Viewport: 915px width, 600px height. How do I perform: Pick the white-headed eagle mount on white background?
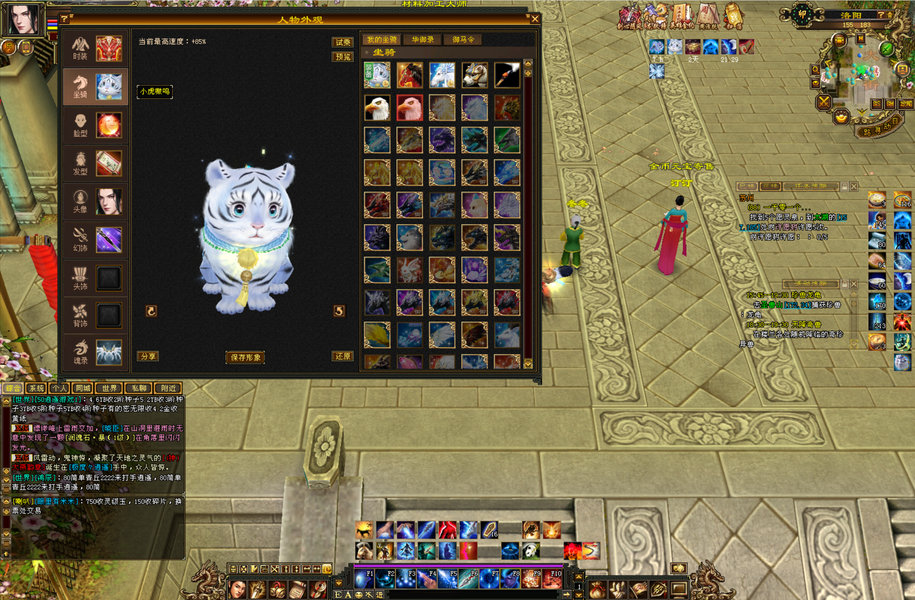click(377, 108)
